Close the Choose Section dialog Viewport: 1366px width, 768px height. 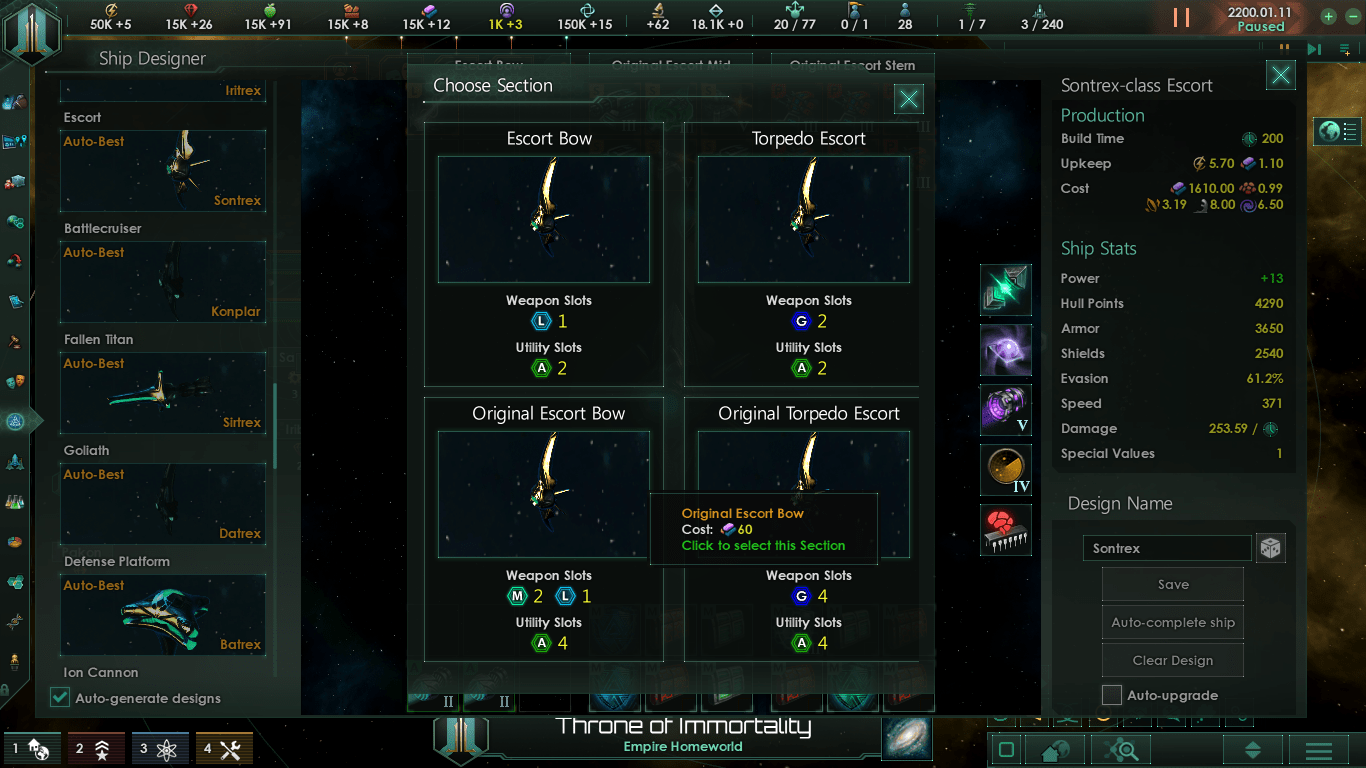tap(908, 99)
